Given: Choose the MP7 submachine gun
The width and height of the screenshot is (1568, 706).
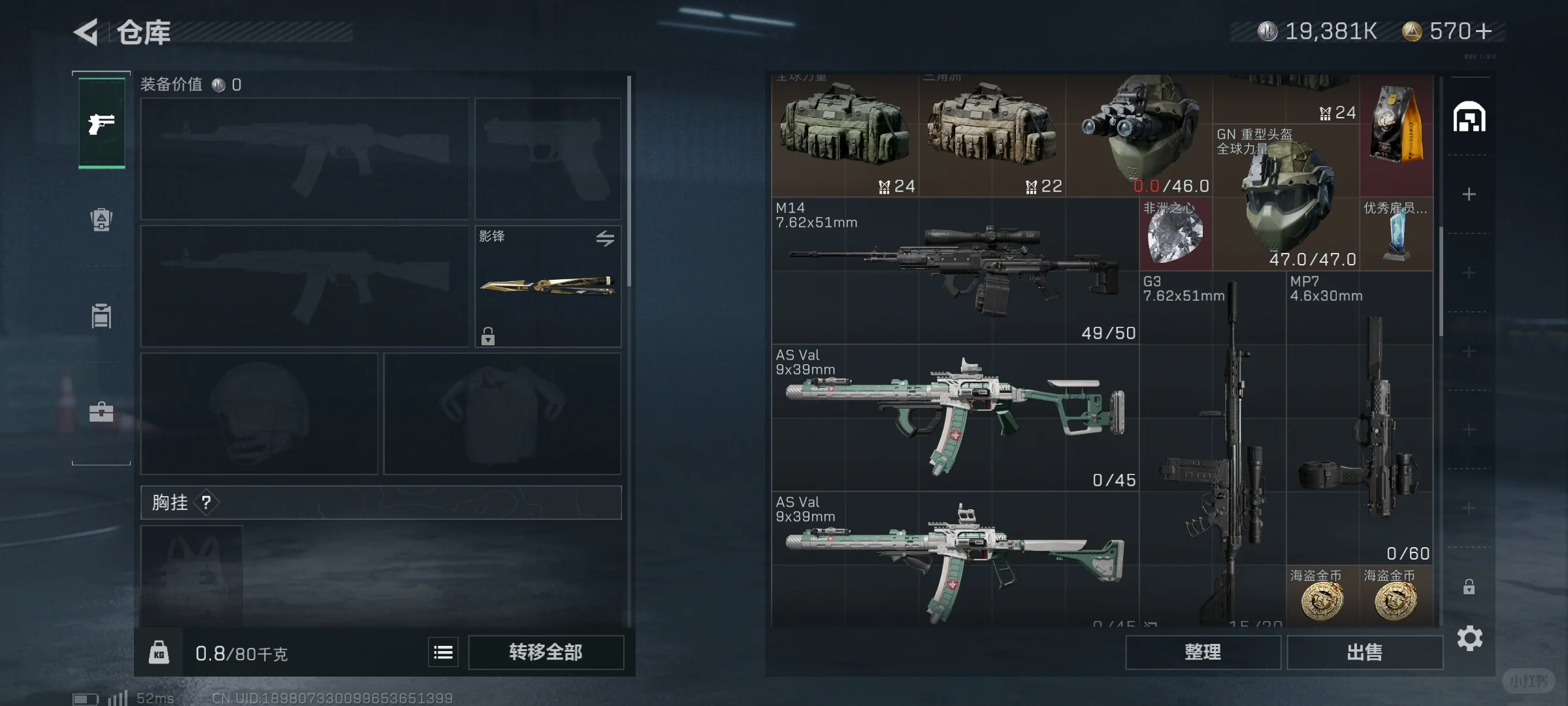Looking at the screenshot, I should pyautogui.click(x=1359, y=418).
